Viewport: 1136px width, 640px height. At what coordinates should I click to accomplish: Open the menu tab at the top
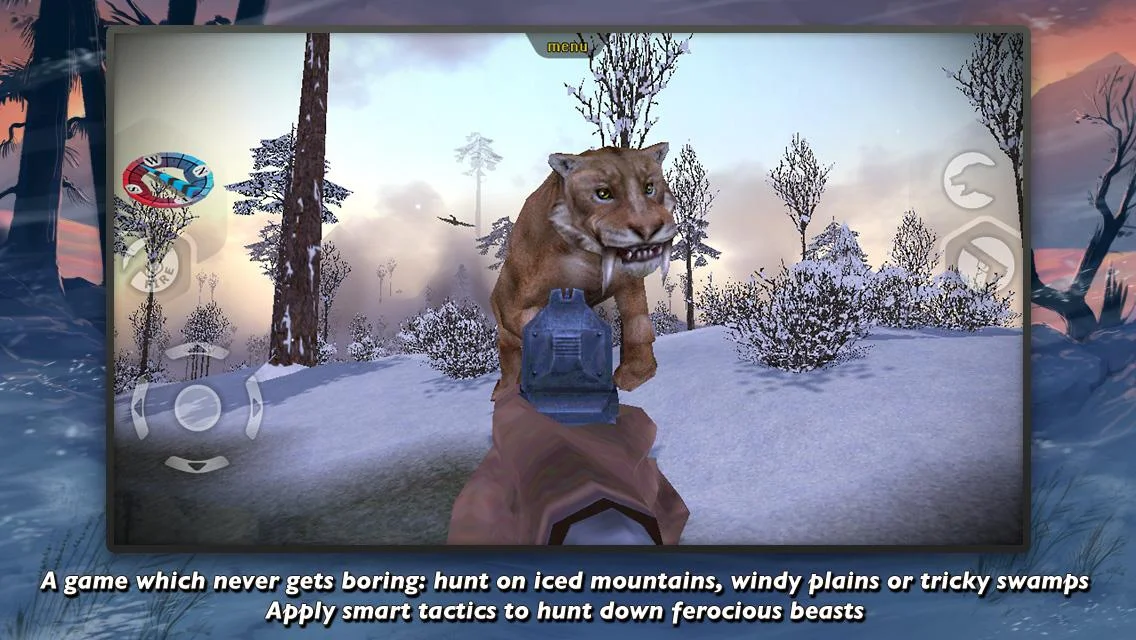[x=567, y=47]
